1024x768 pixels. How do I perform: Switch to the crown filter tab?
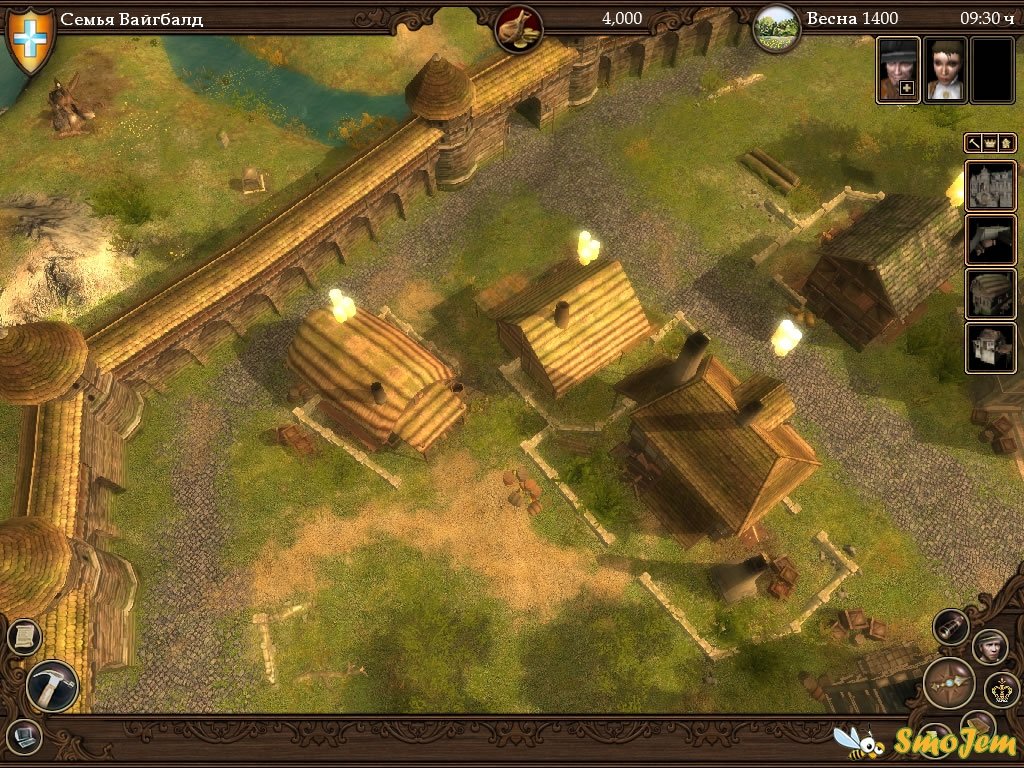pyautogui.click(x=991, y=143)
